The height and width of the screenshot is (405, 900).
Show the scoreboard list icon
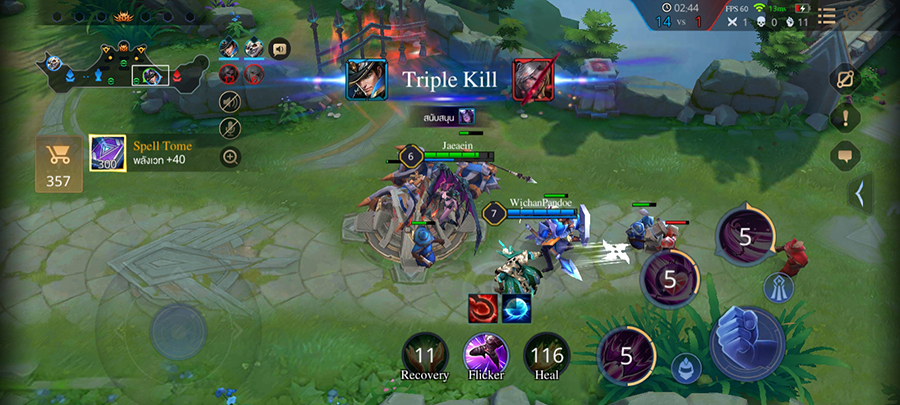[x=827, y=14]
